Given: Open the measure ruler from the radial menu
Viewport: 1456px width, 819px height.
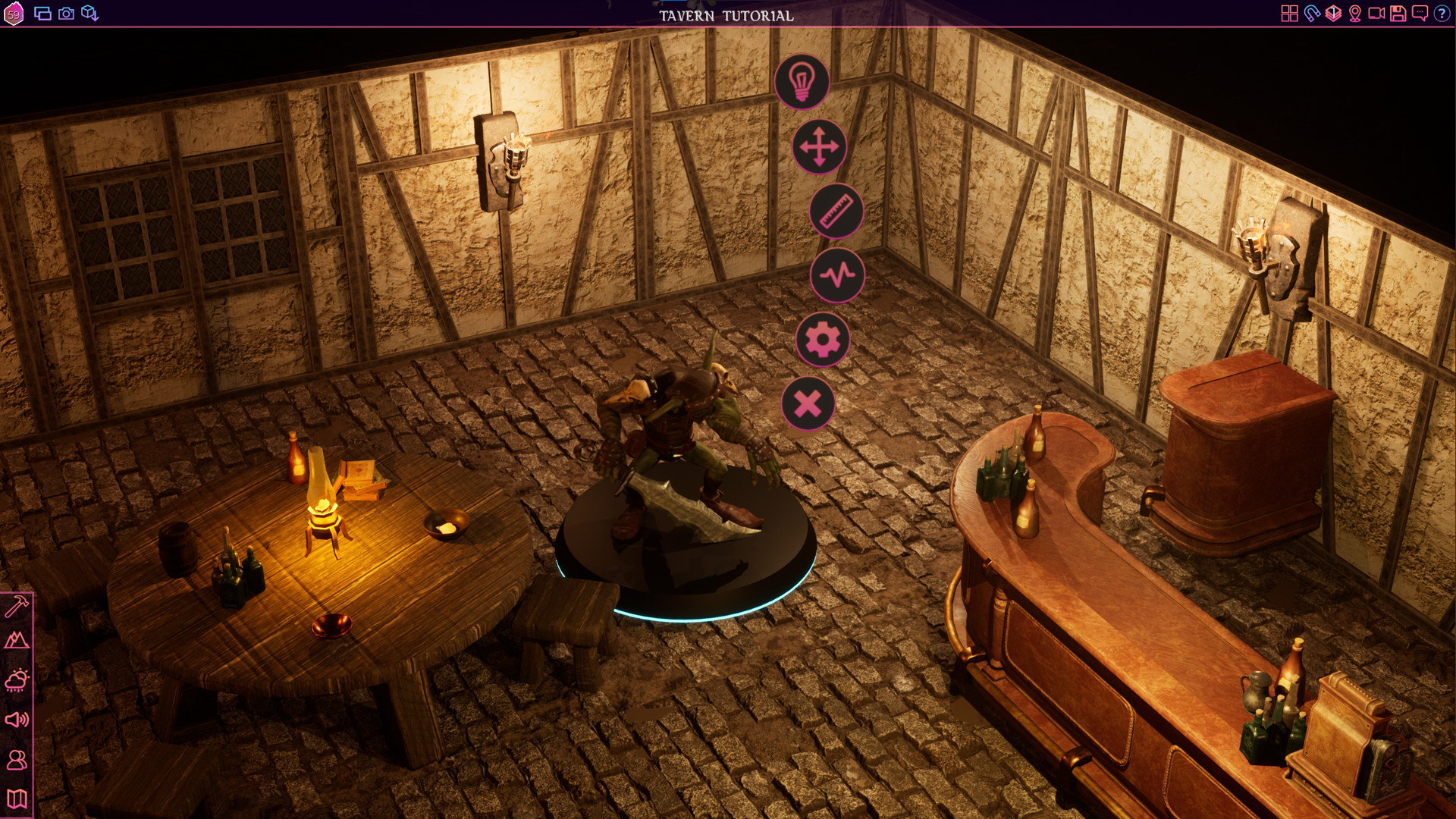Looking at the screenshot, I should 836,212.
